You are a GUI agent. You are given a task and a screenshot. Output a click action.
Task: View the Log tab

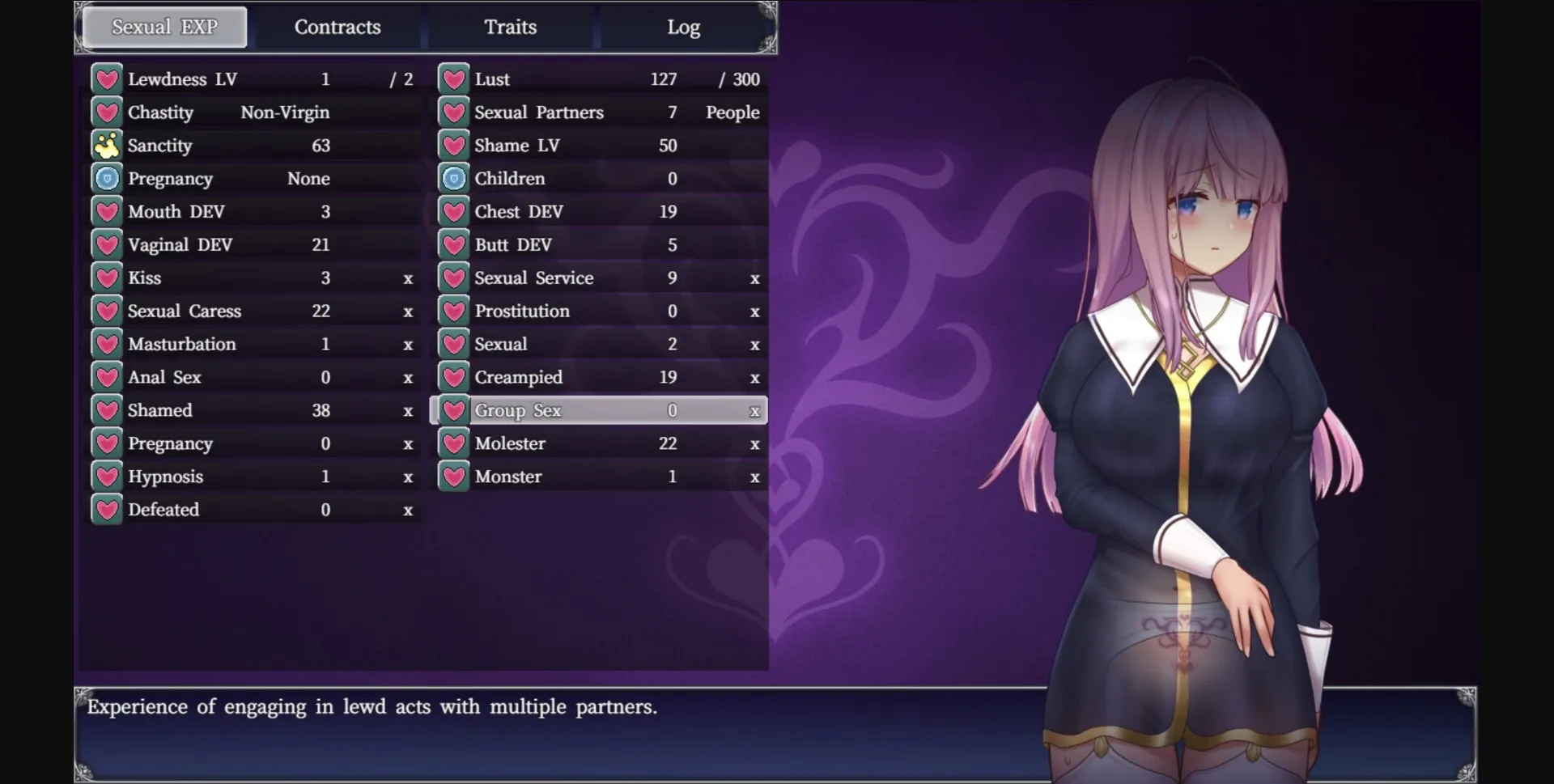(684, 27)
